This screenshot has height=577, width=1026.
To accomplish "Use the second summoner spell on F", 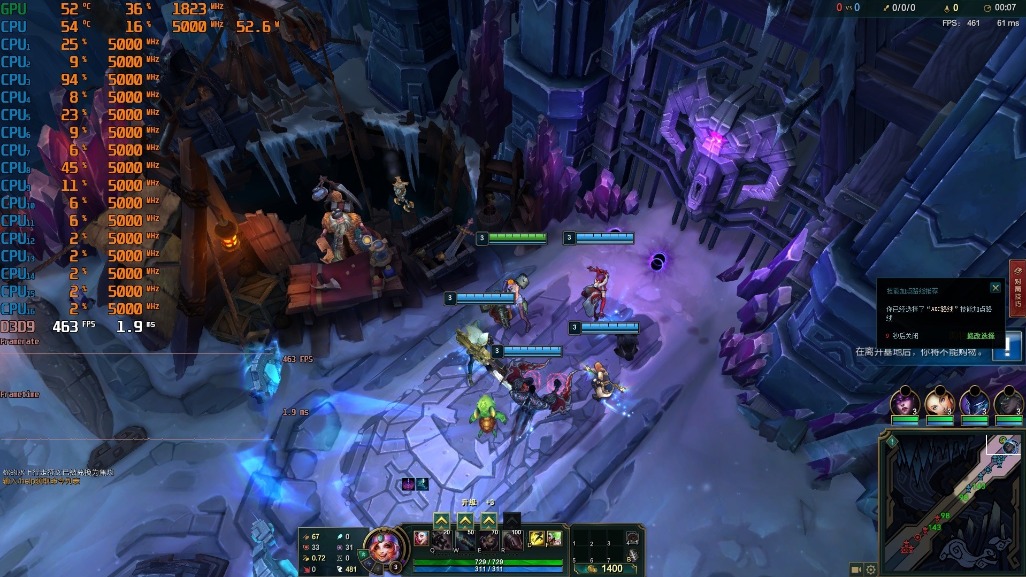I will pos(554,539).
